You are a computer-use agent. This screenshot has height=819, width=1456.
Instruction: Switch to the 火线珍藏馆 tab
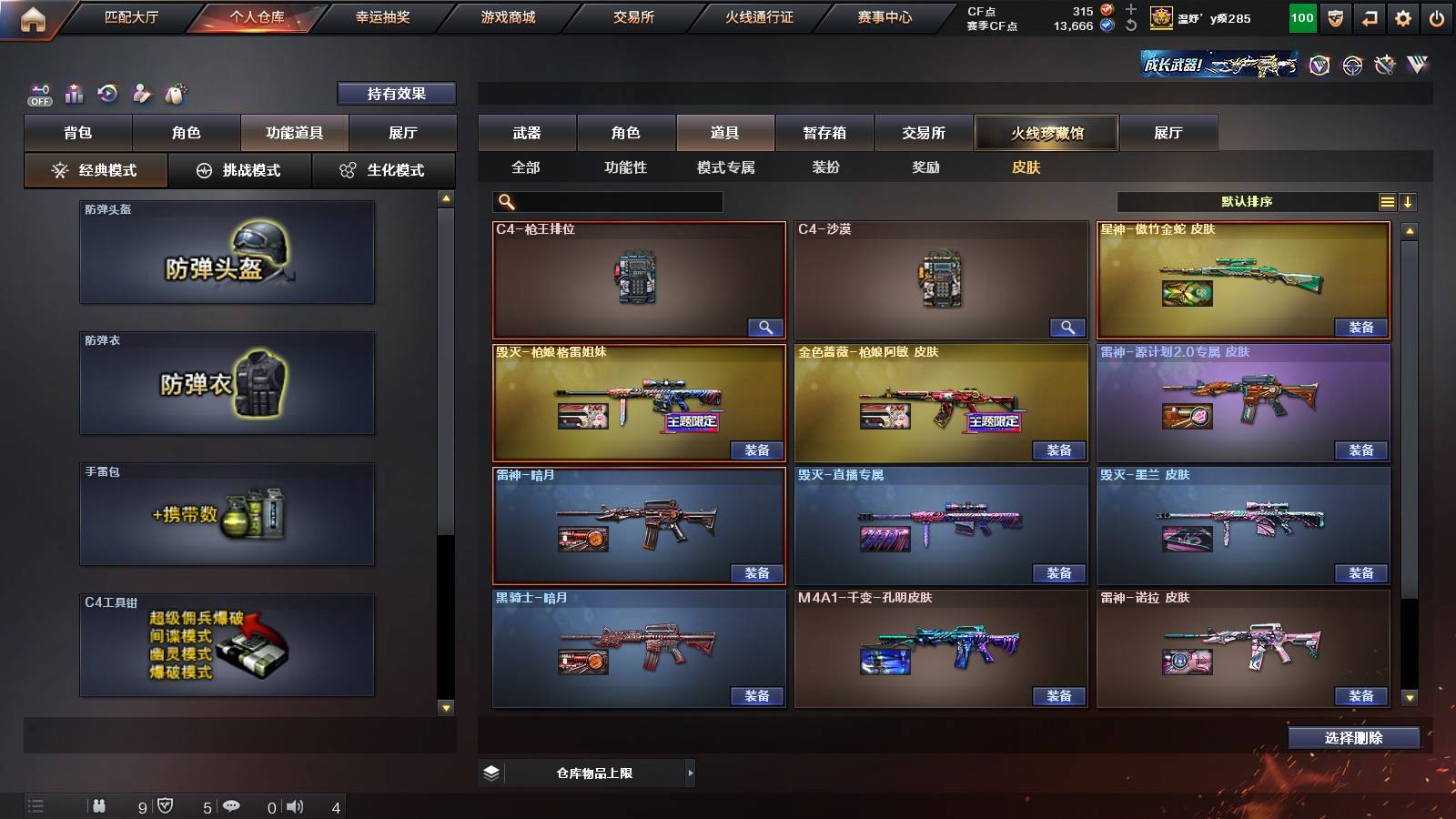(1046, 133)
